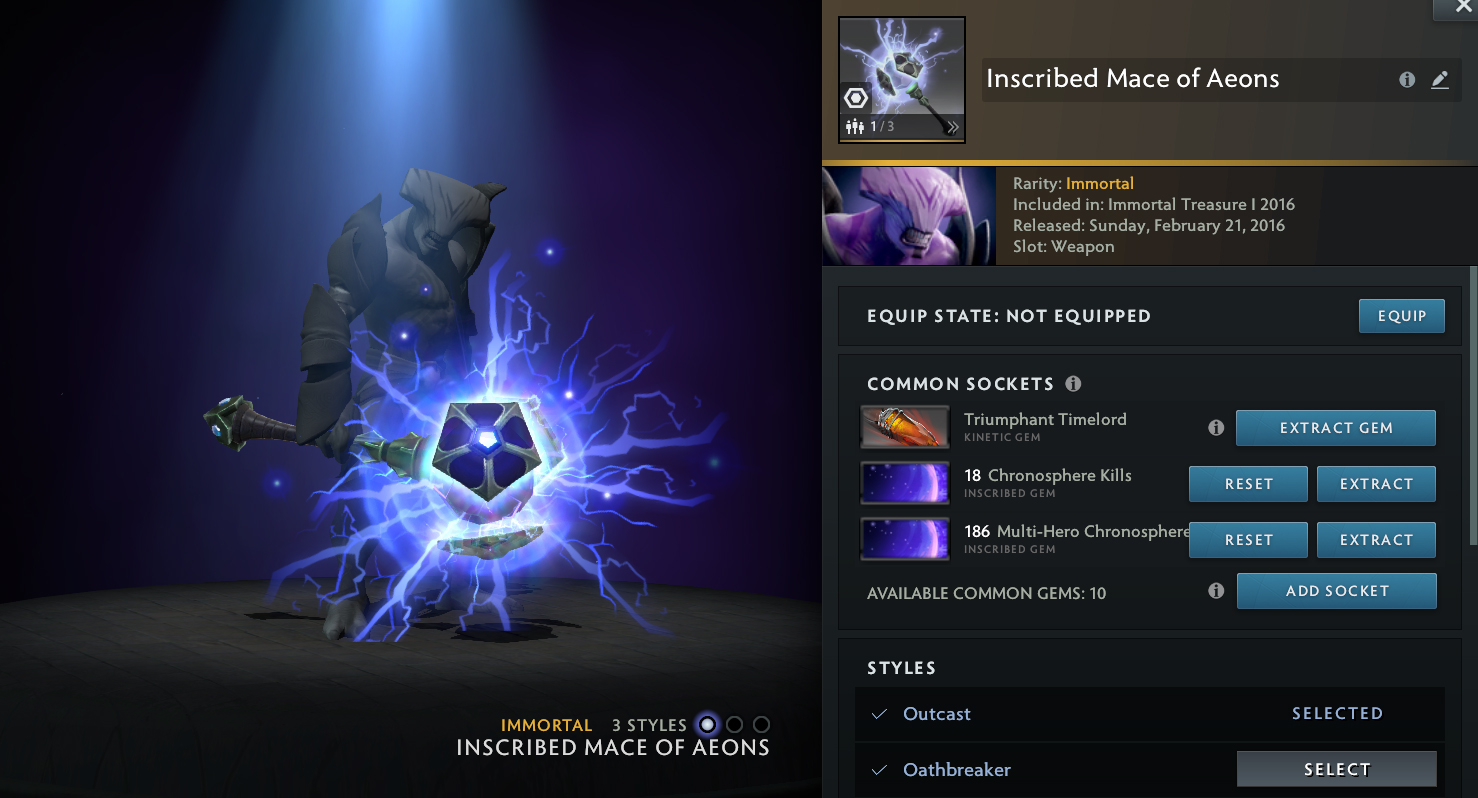Reset the Multi-Hero Chronosphere gem counter
Viewport: 1478px width, 798px height.
[x=1248, y=540]
